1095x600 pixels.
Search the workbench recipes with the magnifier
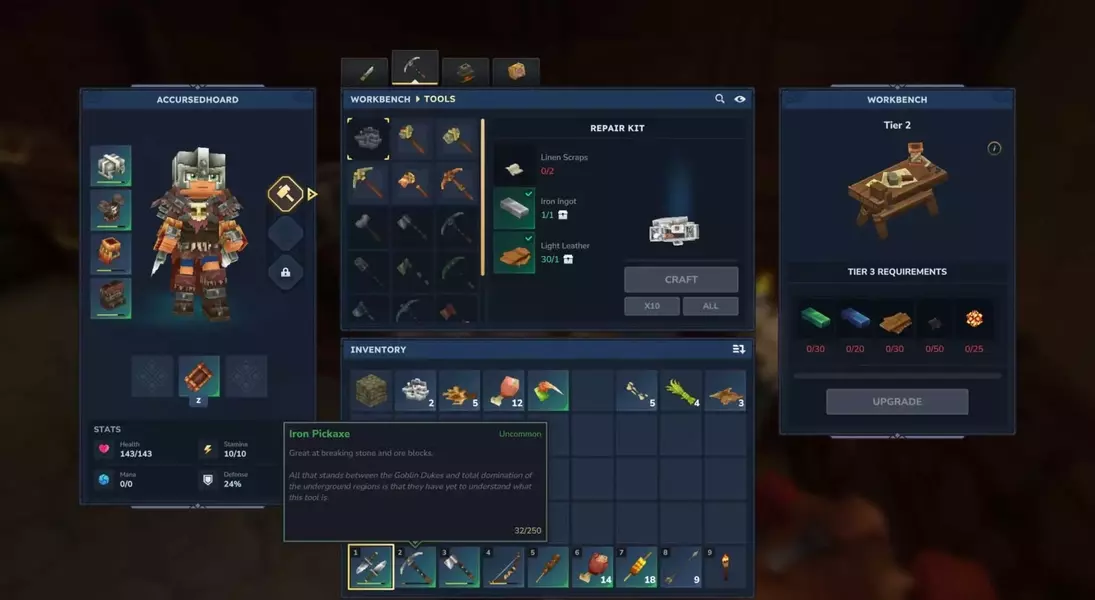tap(720, 99)
